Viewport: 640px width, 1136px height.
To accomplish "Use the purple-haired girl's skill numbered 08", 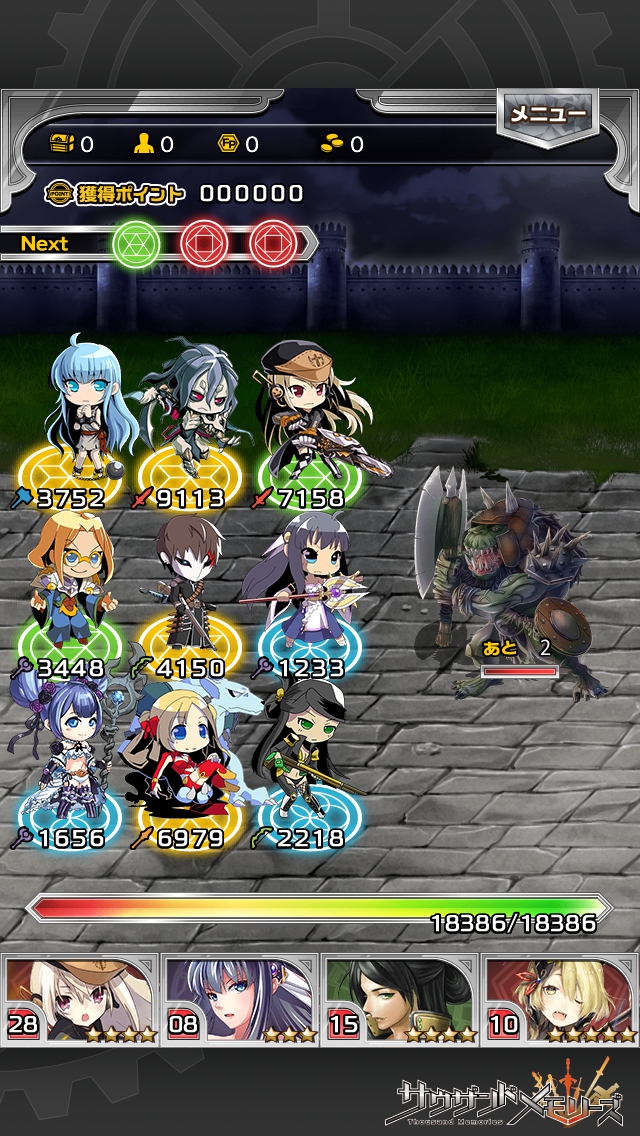I will [240, 998].
